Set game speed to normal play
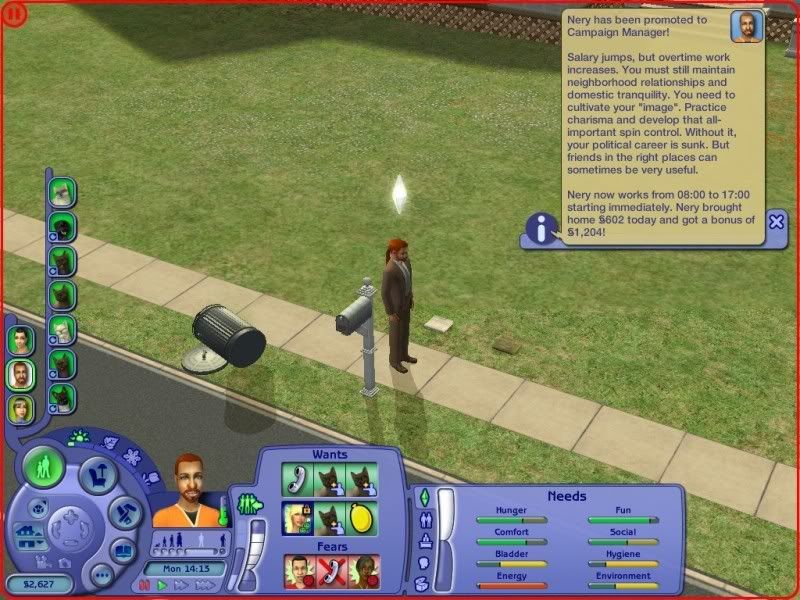Image resolution: width=800 pixels, height=600 pixels. tap(161, 586)
